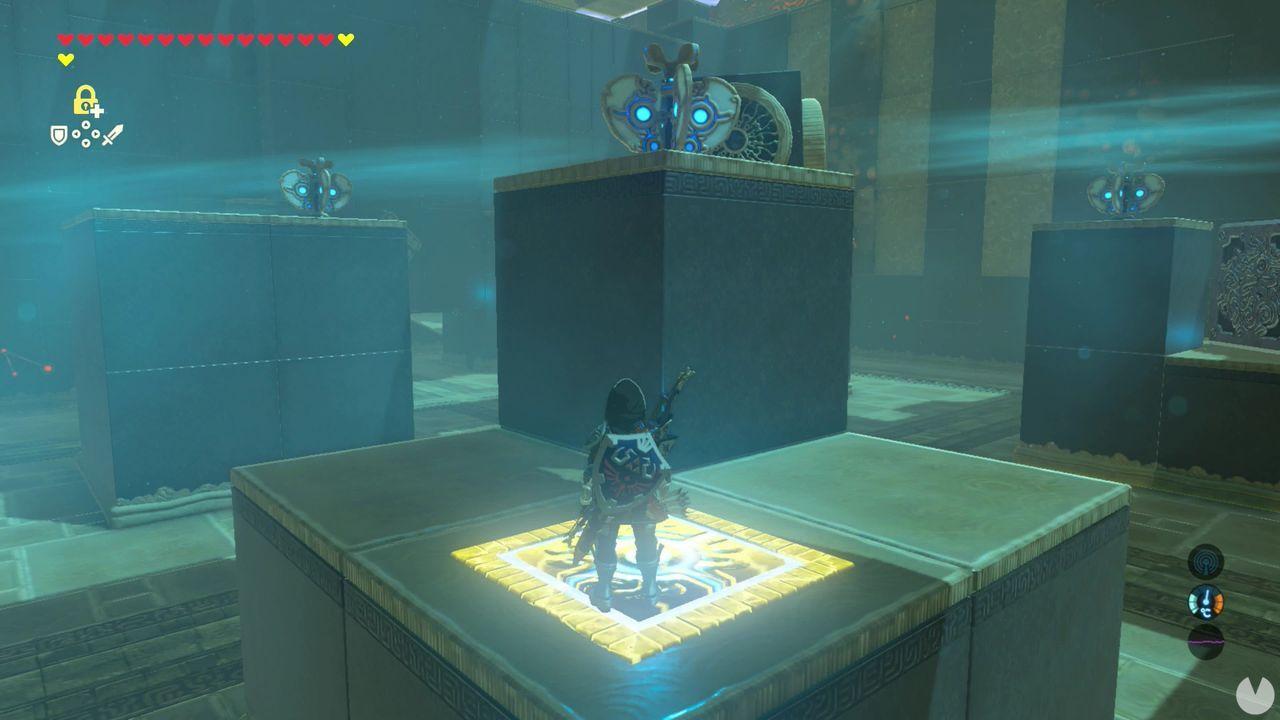Expand the d-pad right arrow selector
This screenshot has height=720, width=1280.
click(x=95, y=134)
